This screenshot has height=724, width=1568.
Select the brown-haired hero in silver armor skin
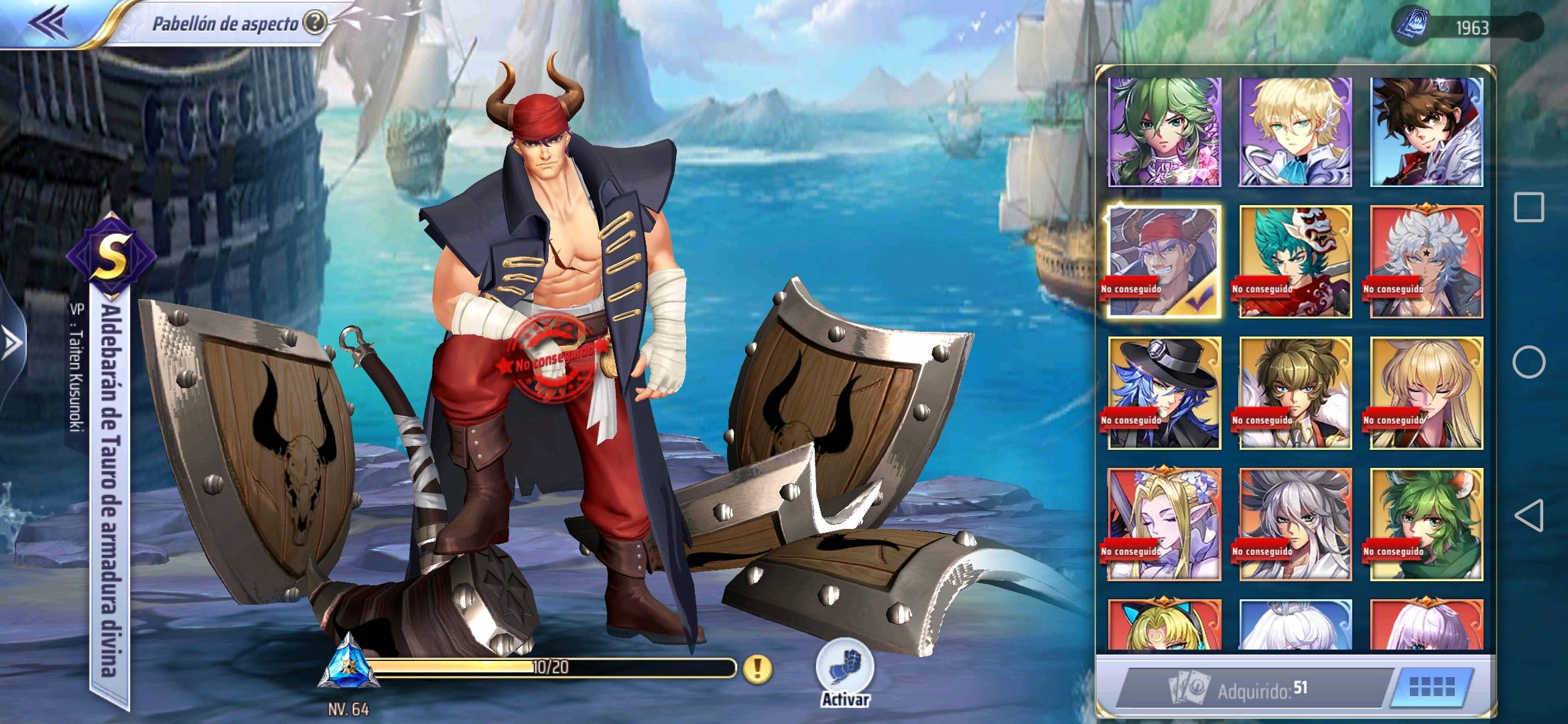1427,131
